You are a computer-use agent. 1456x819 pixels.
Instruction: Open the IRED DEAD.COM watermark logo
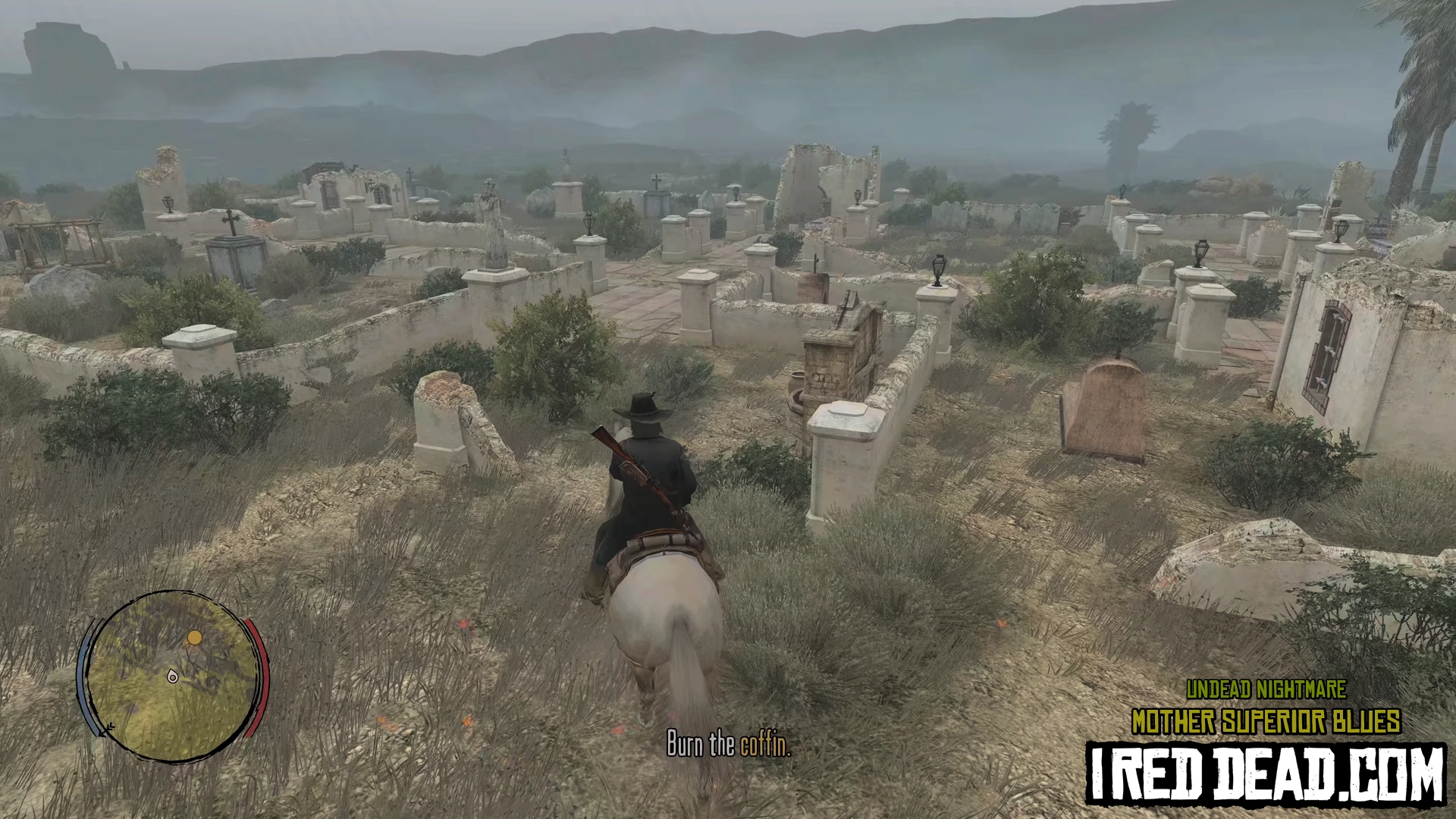point(1265,773)
